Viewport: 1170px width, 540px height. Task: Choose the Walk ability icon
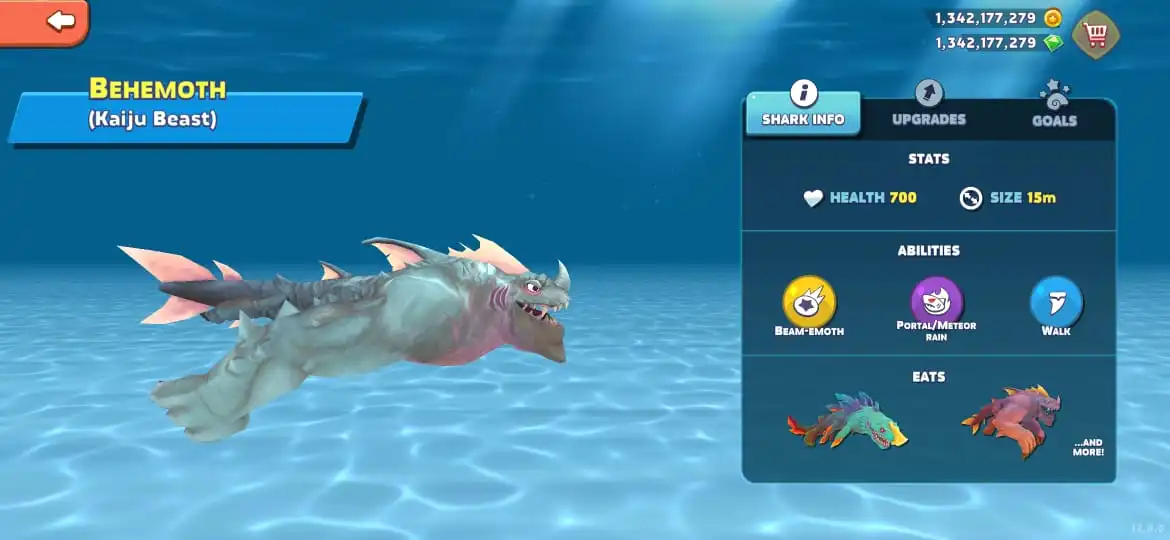tap(1056, 301)
